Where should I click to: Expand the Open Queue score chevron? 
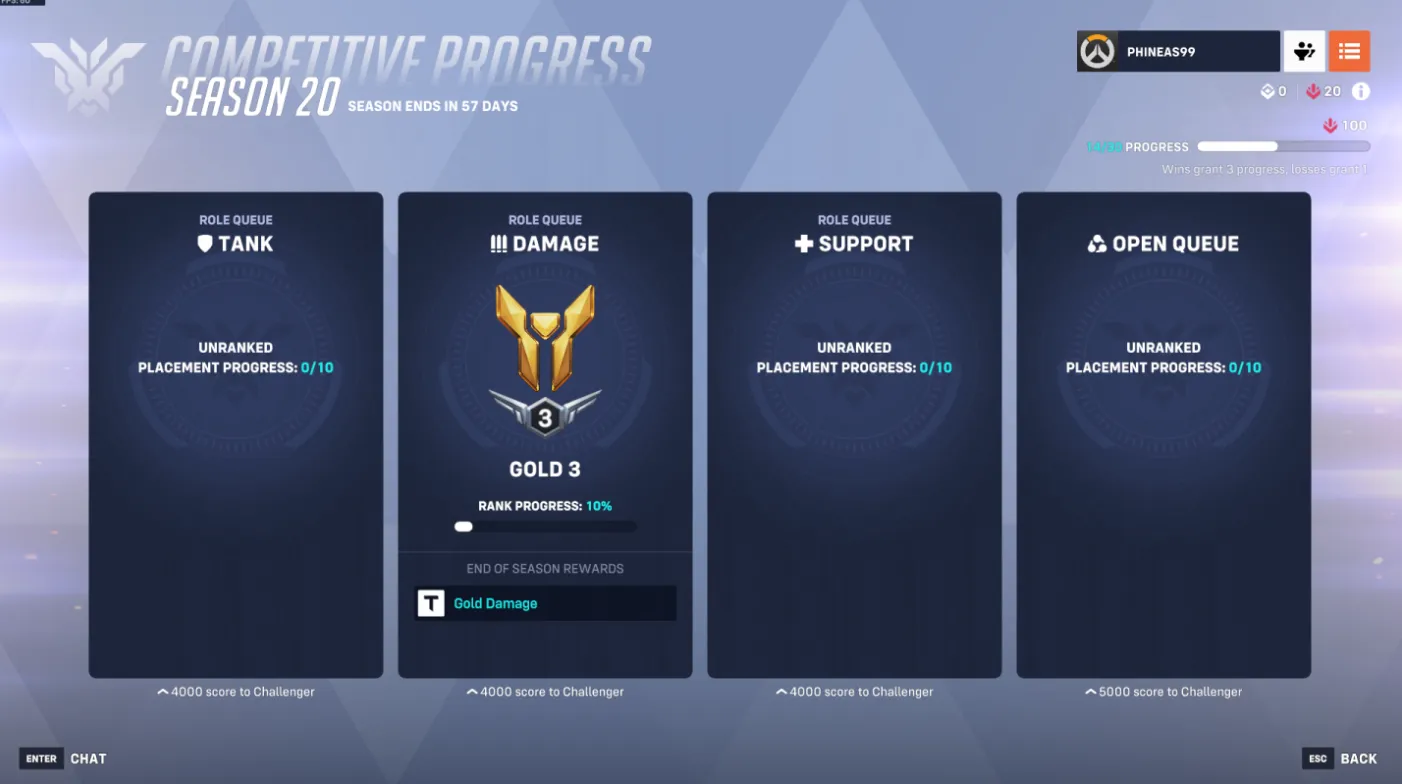[1163, 691]
